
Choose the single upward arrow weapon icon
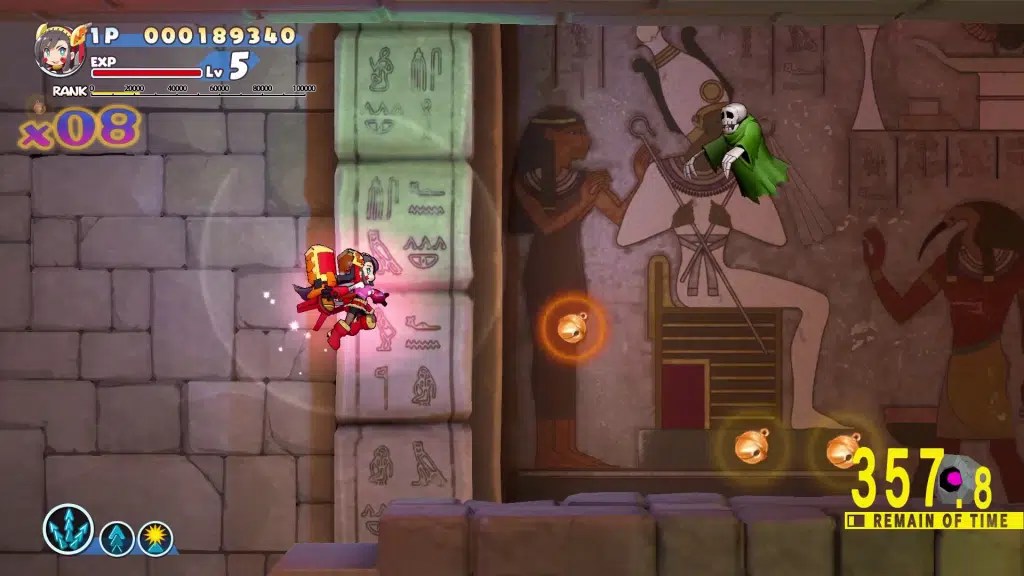click(x=116, y=538)
